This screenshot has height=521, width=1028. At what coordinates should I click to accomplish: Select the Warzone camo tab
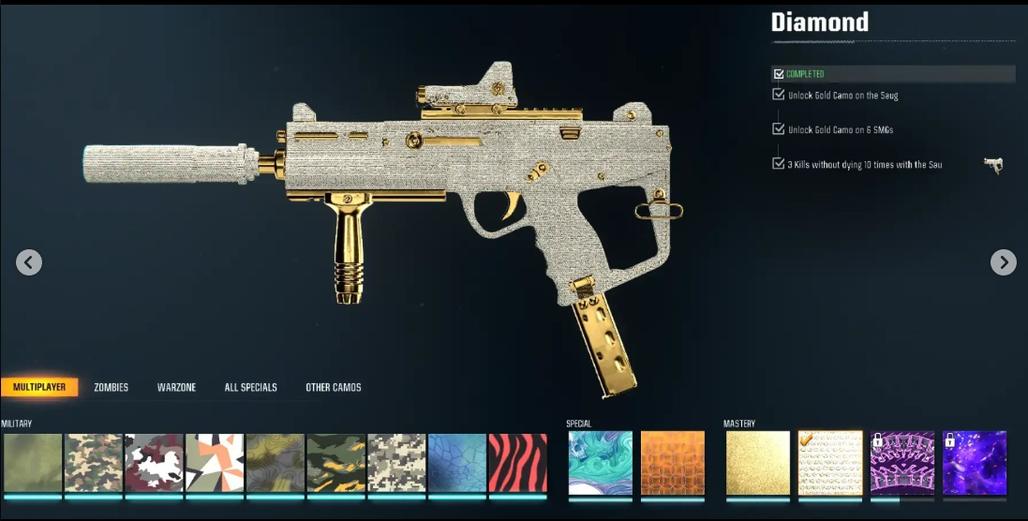point(176,387)
